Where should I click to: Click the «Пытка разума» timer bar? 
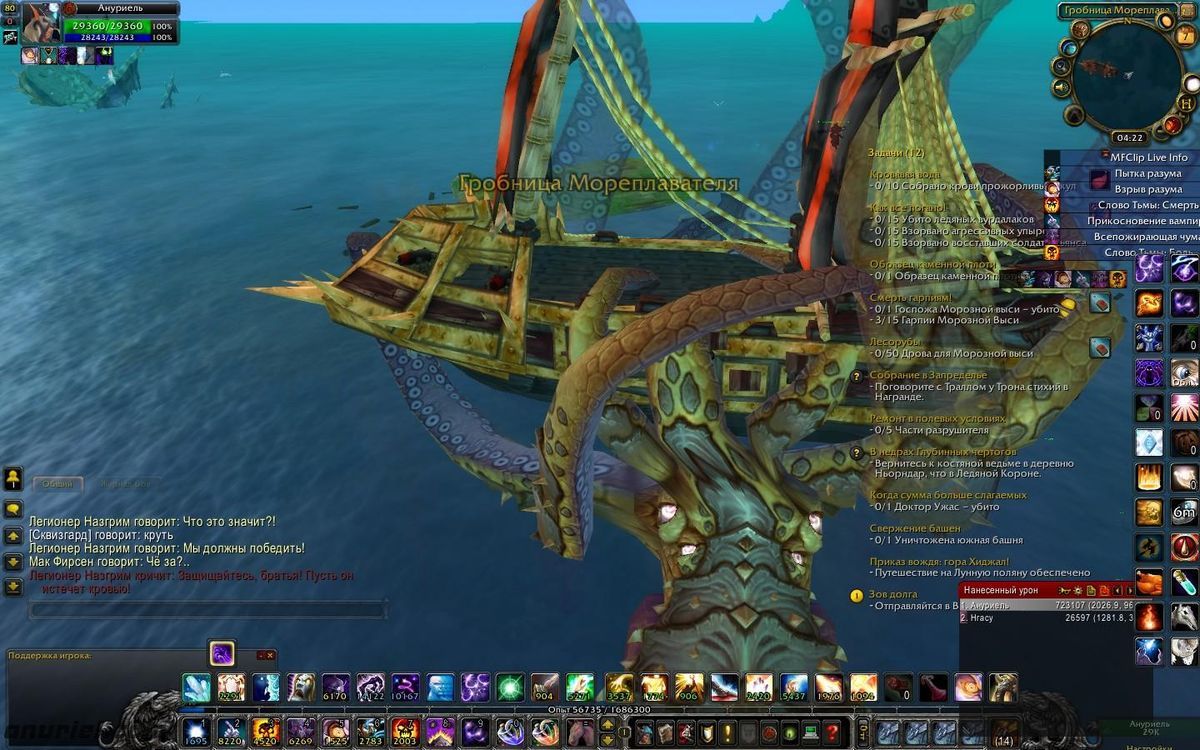[x=1148, y=173]
